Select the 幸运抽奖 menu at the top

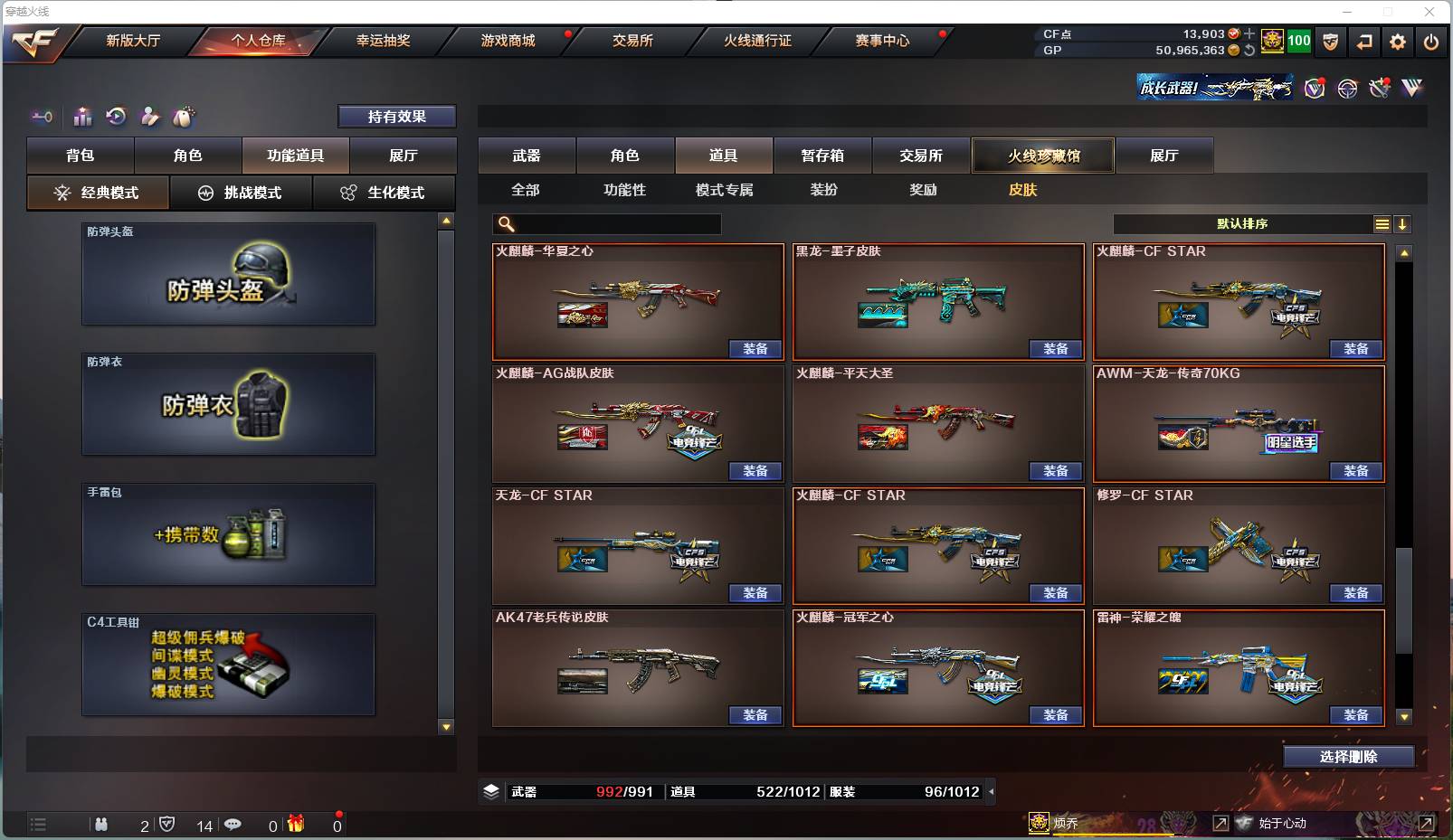point(385,41)
